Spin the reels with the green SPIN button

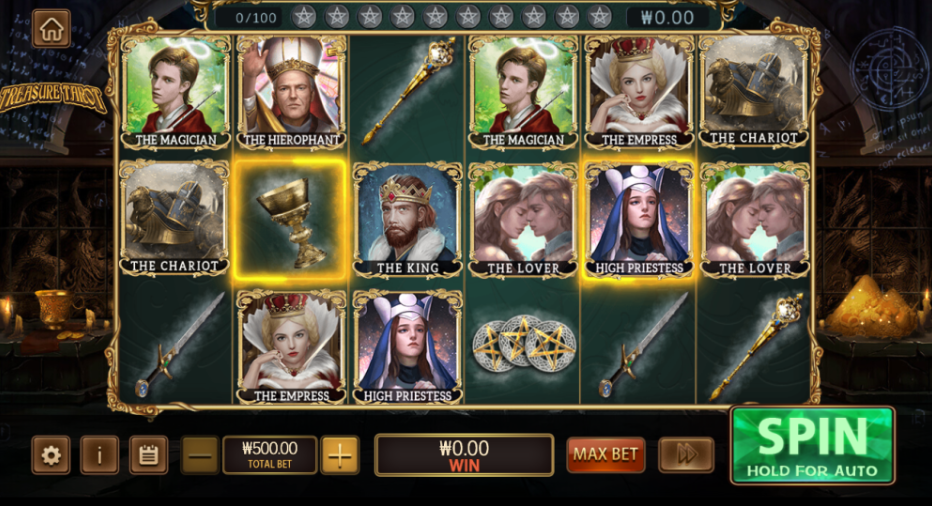[812, 445]
